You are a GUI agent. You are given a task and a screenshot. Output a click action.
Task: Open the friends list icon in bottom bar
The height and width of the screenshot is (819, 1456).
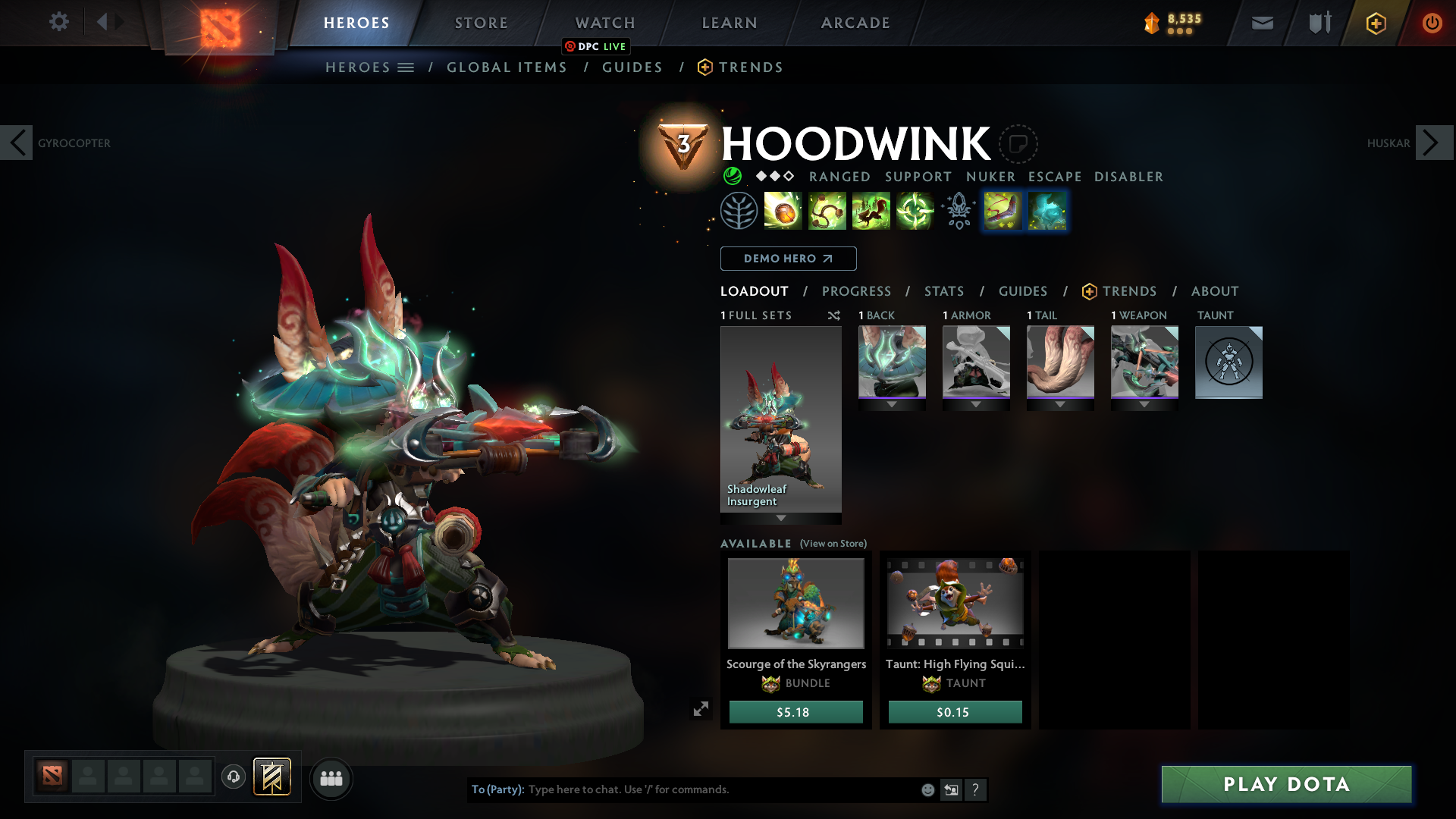click(331, 778)
